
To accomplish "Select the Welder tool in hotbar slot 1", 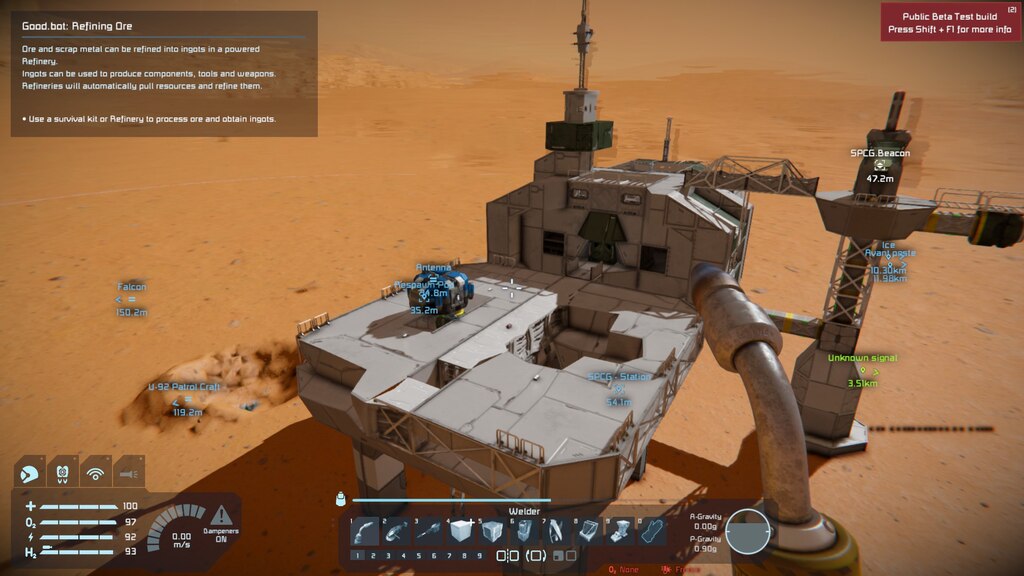I will (x=365, y=531).
